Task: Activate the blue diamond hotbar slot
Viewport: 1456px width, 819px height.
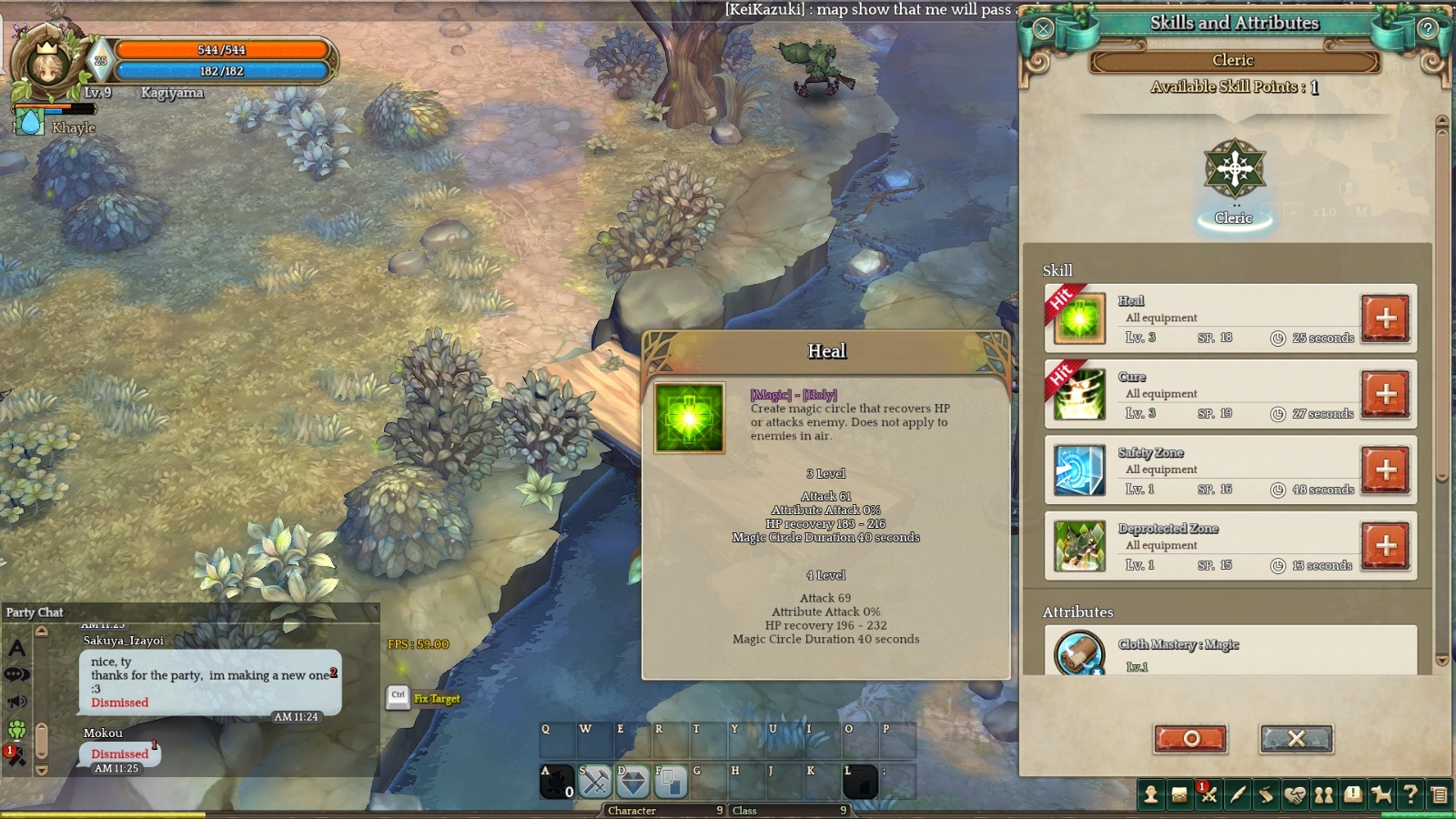Action: coord(632,781)
